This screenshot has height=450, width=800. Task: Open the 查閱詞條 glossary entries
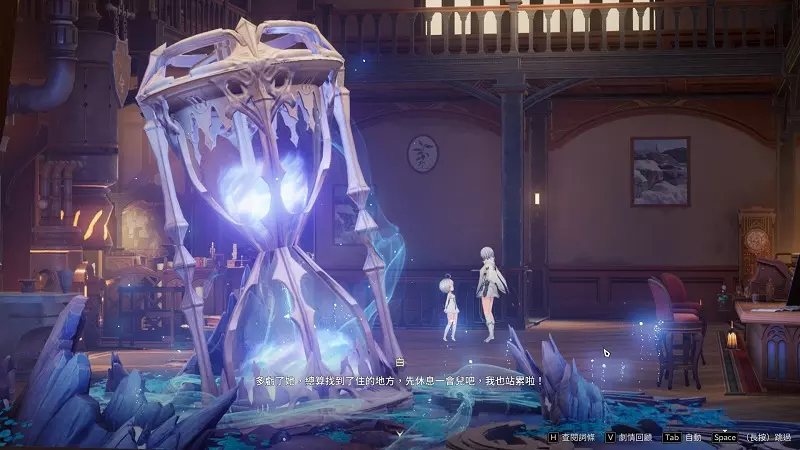tap(579, 438)
